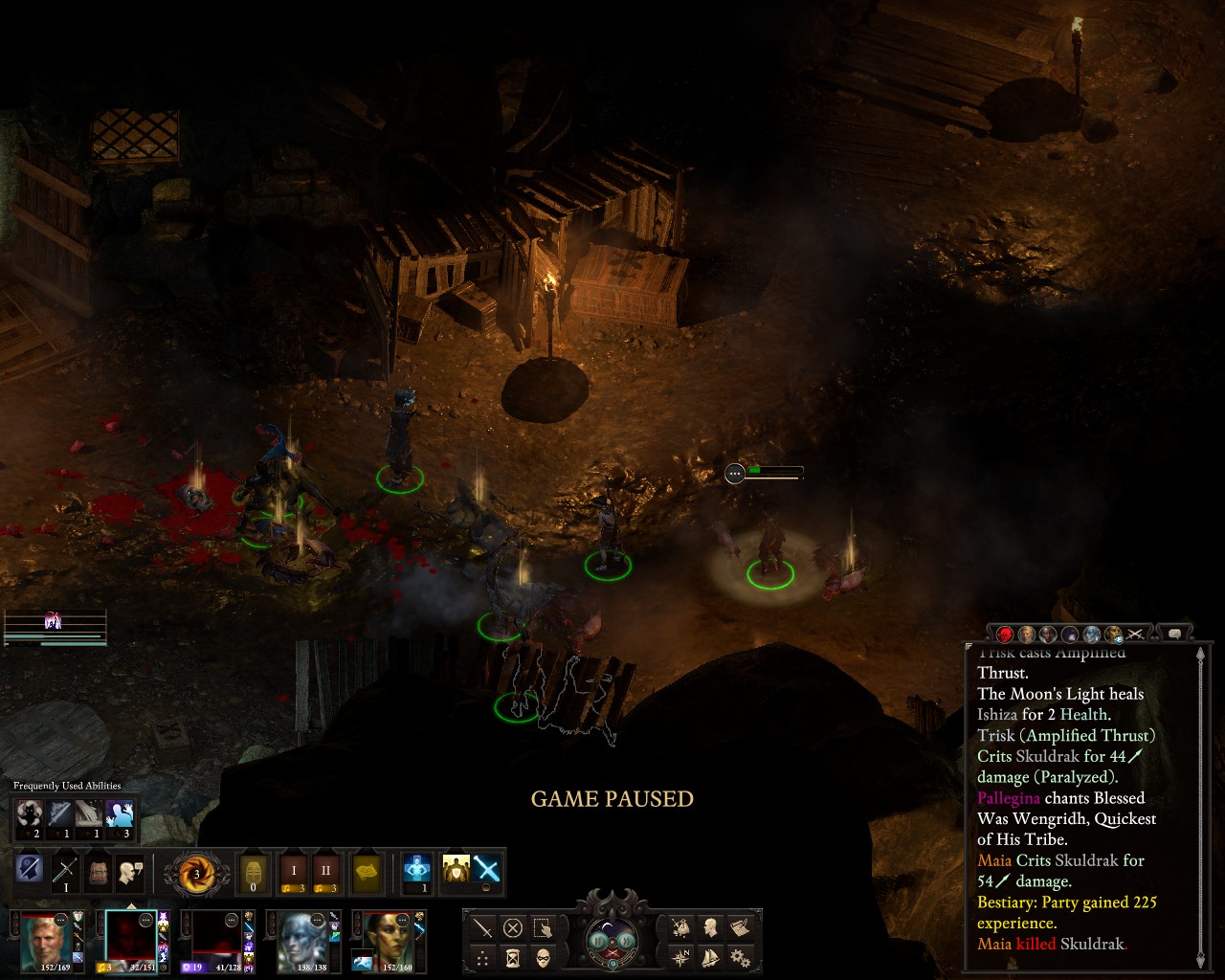
Task: Switch combat log to the speech bubble tab
Action: (1174, 633)
